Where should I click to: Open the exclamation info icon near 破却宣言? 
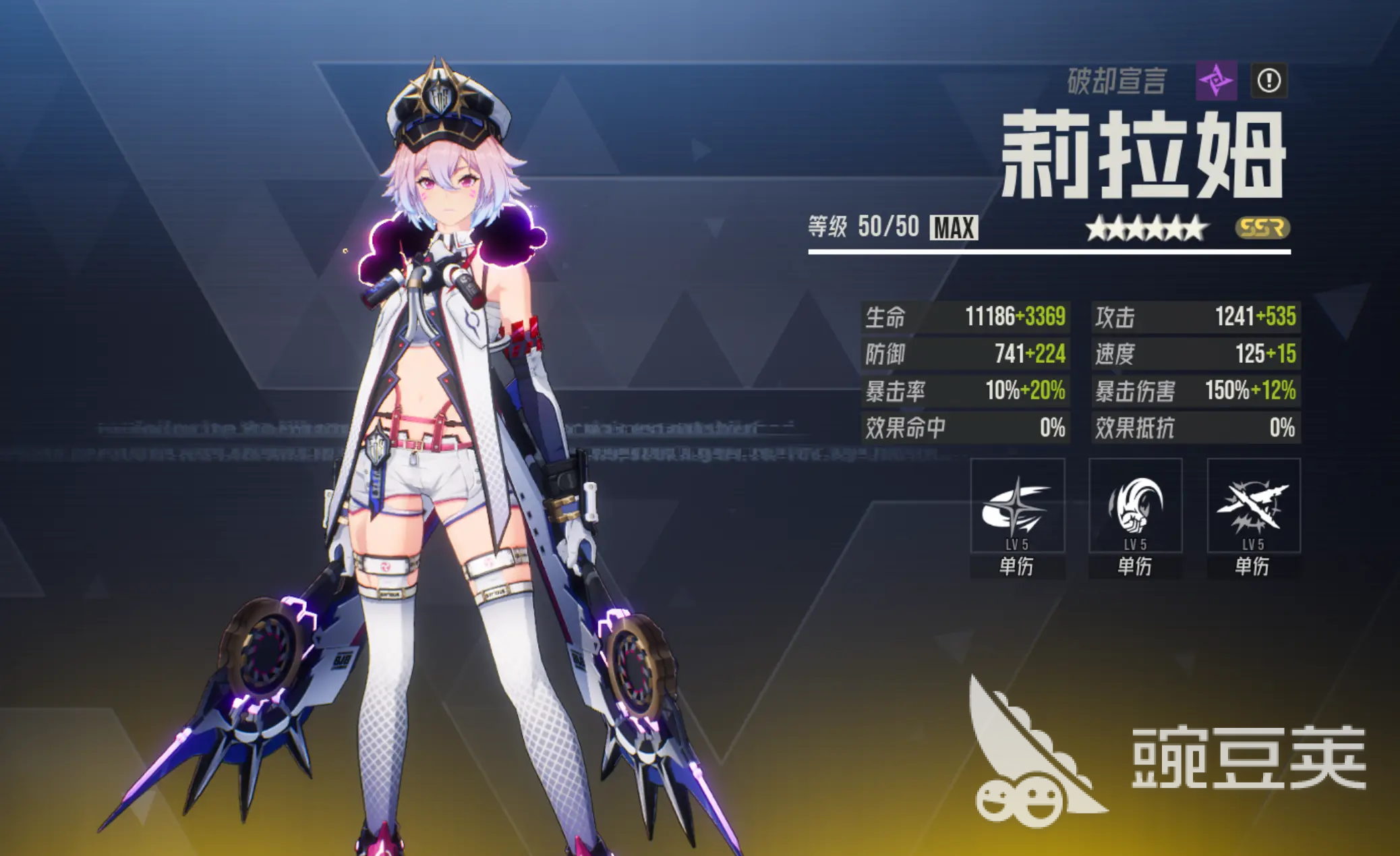1271,82
